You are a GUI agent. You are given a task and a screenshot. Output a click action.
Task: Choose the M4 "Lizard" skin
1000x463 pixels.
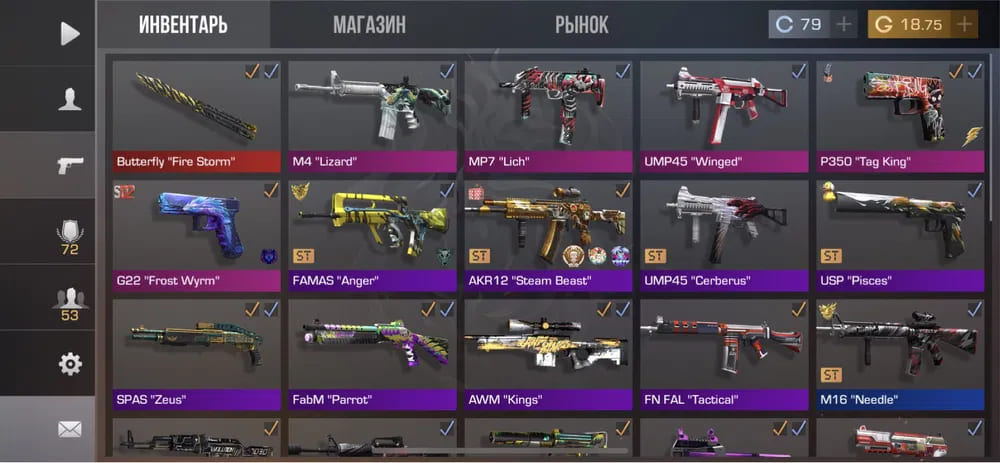click(x=372, y=115)
